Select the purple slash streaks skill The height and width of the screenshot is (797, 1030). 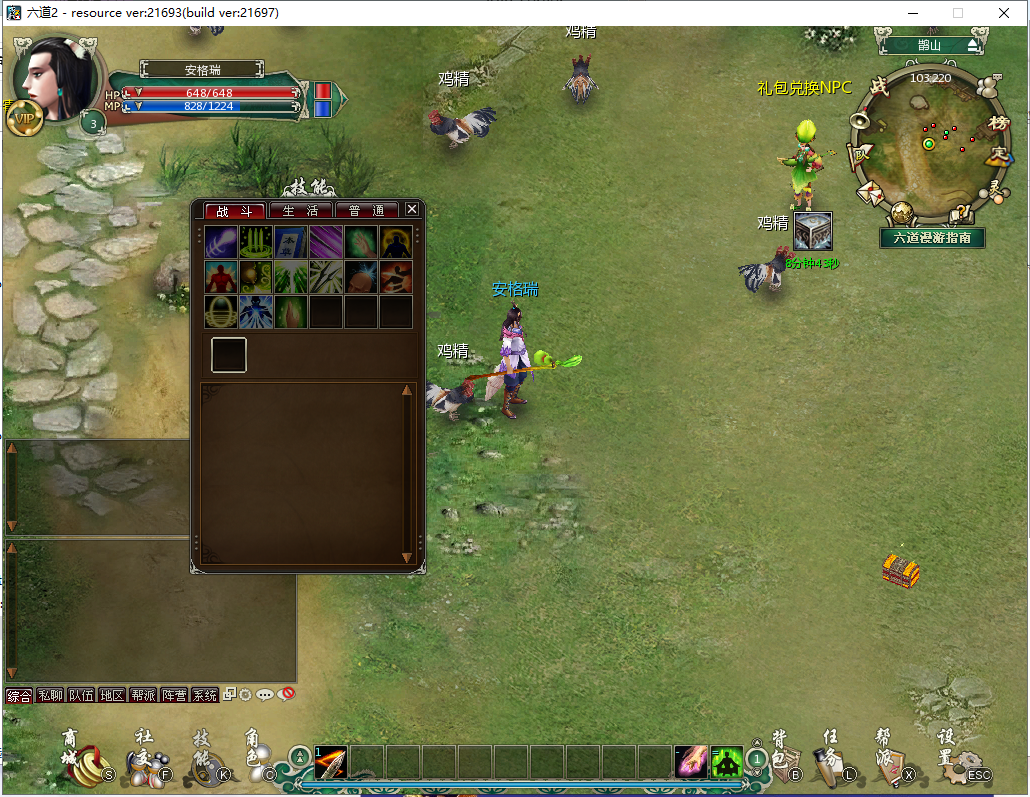coord(326,242)
